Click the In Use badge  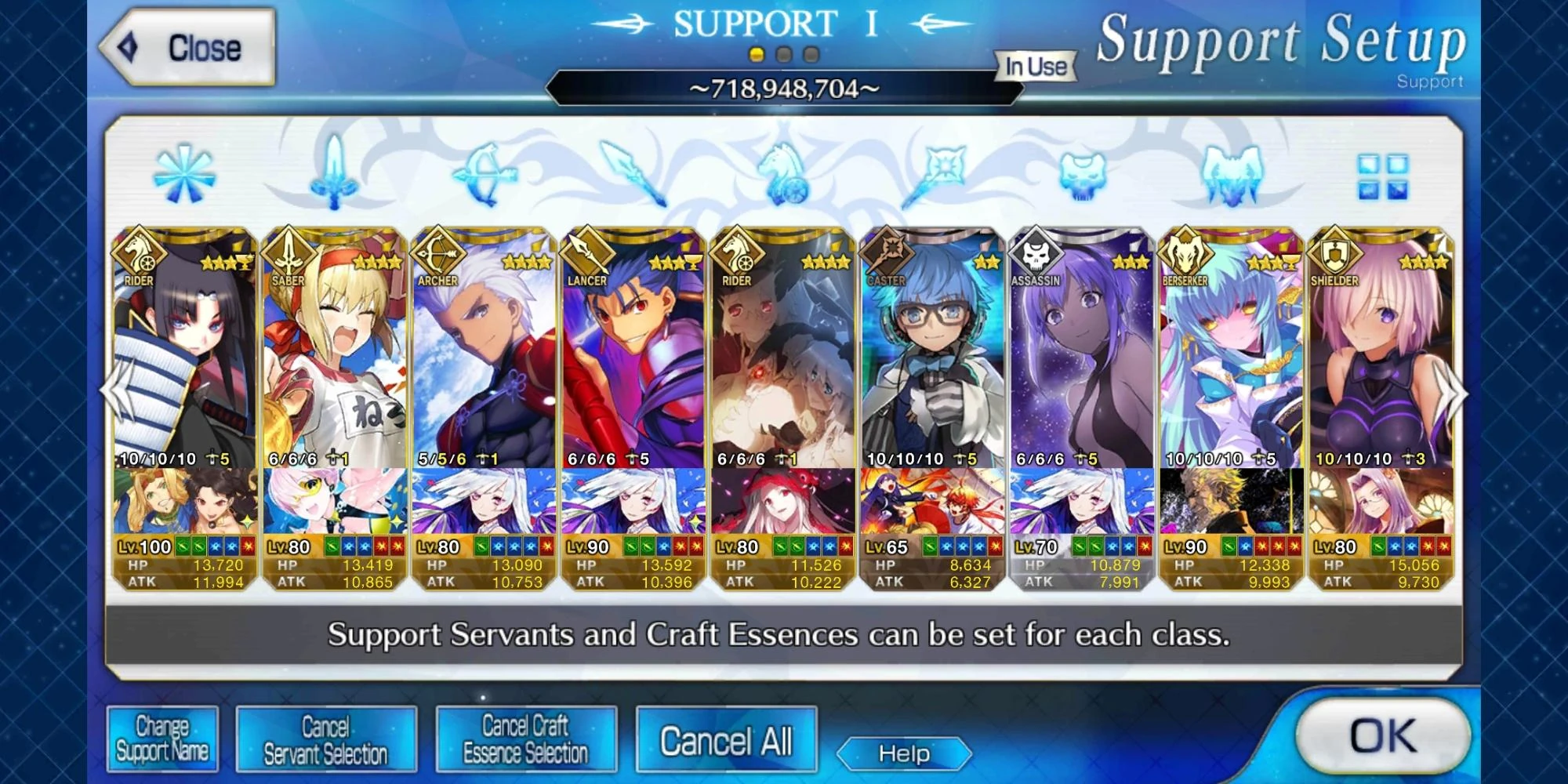pos(1033,67)
